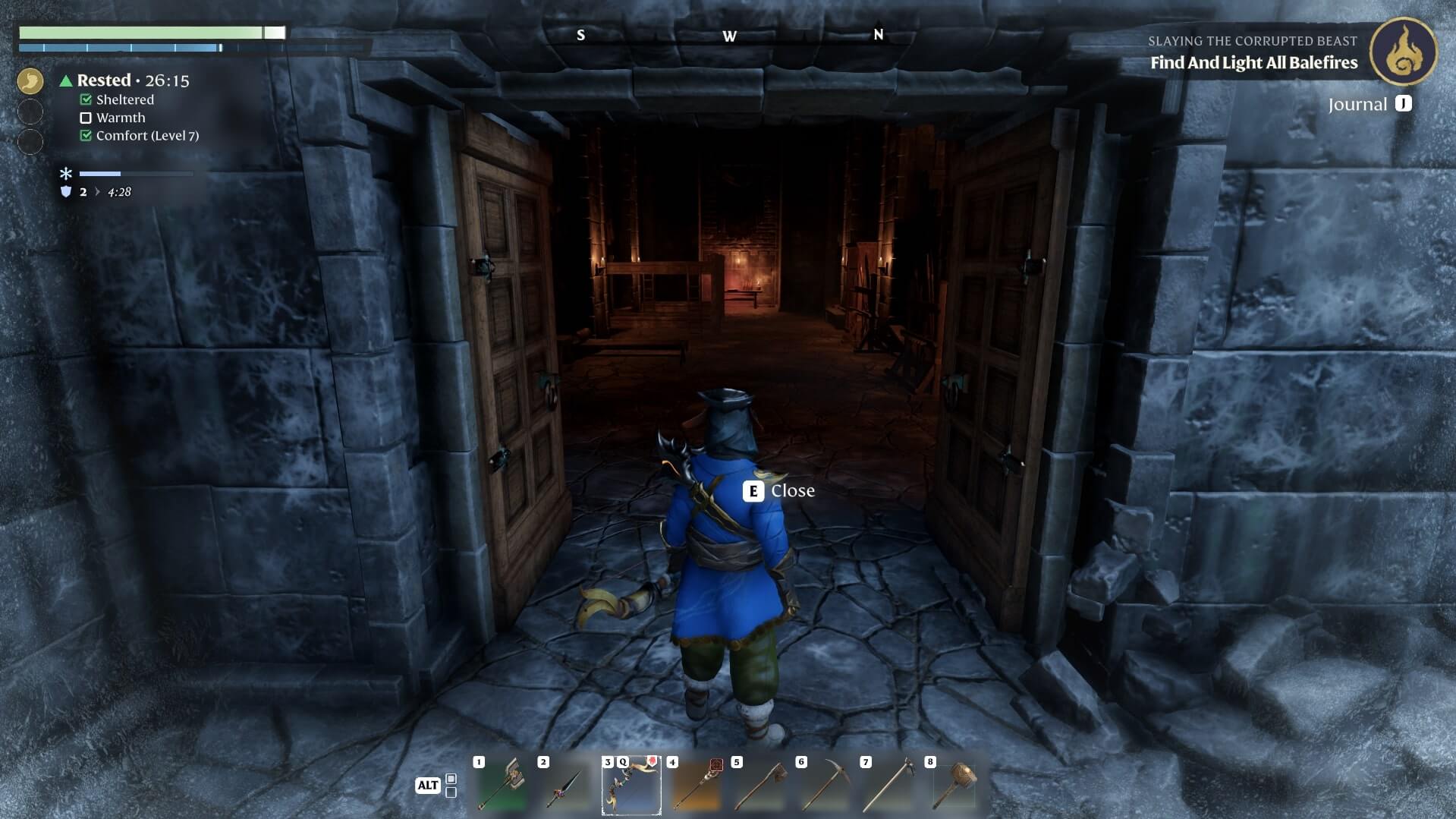
Task: Click the snowflake cold status icon
Action: point(66,174)
